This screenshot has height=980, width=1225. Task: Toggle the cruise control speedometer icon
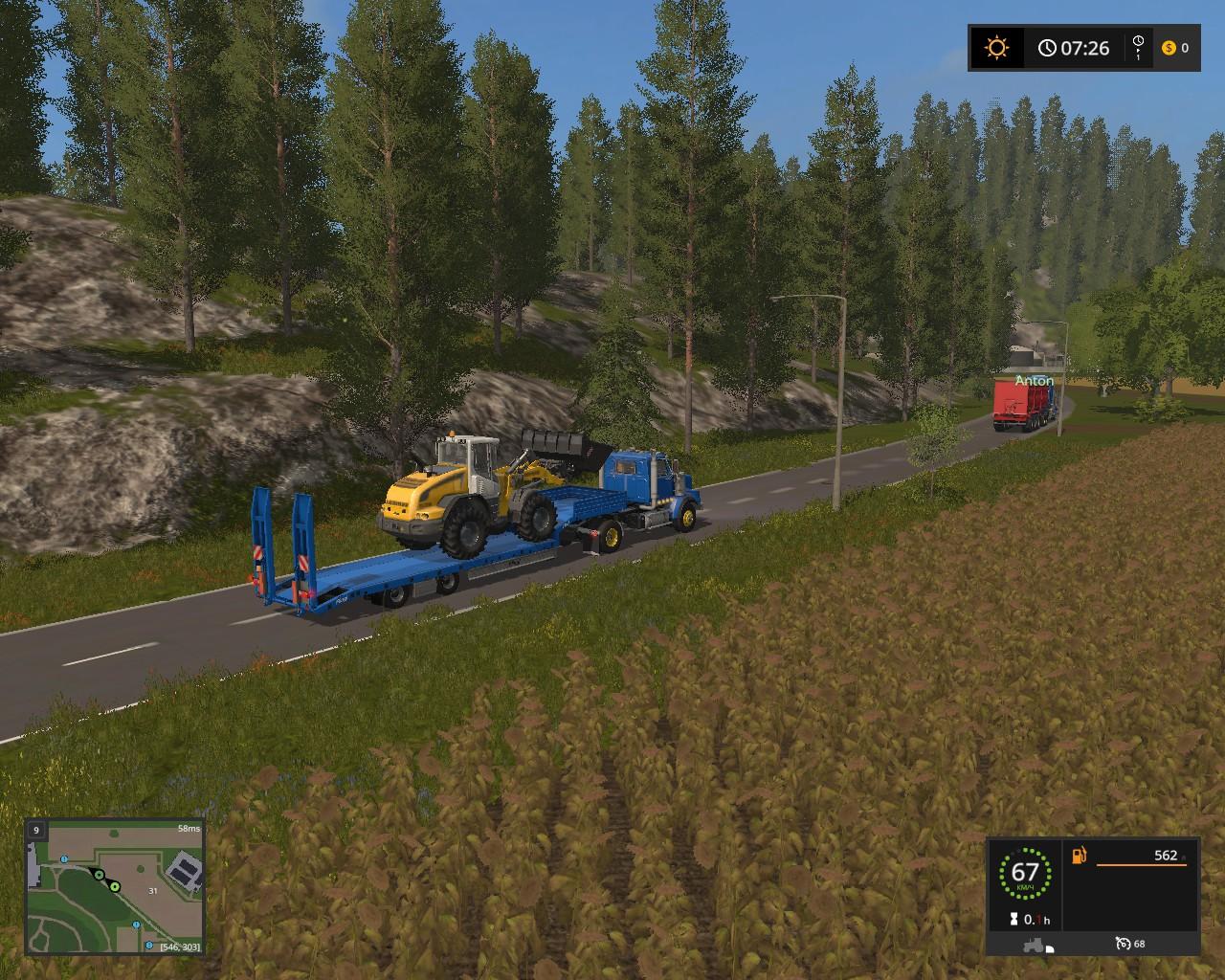1123,944
